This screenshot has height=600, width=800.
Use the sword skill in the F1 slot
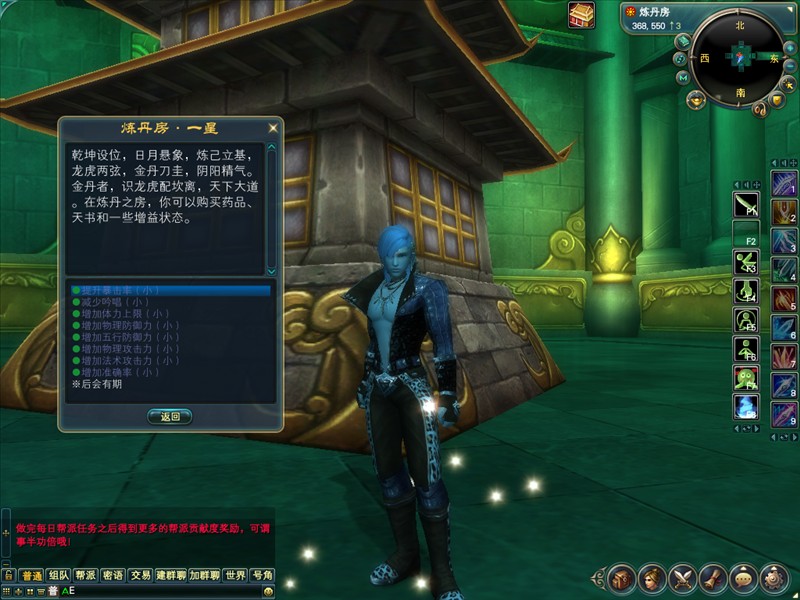[745, 204]
